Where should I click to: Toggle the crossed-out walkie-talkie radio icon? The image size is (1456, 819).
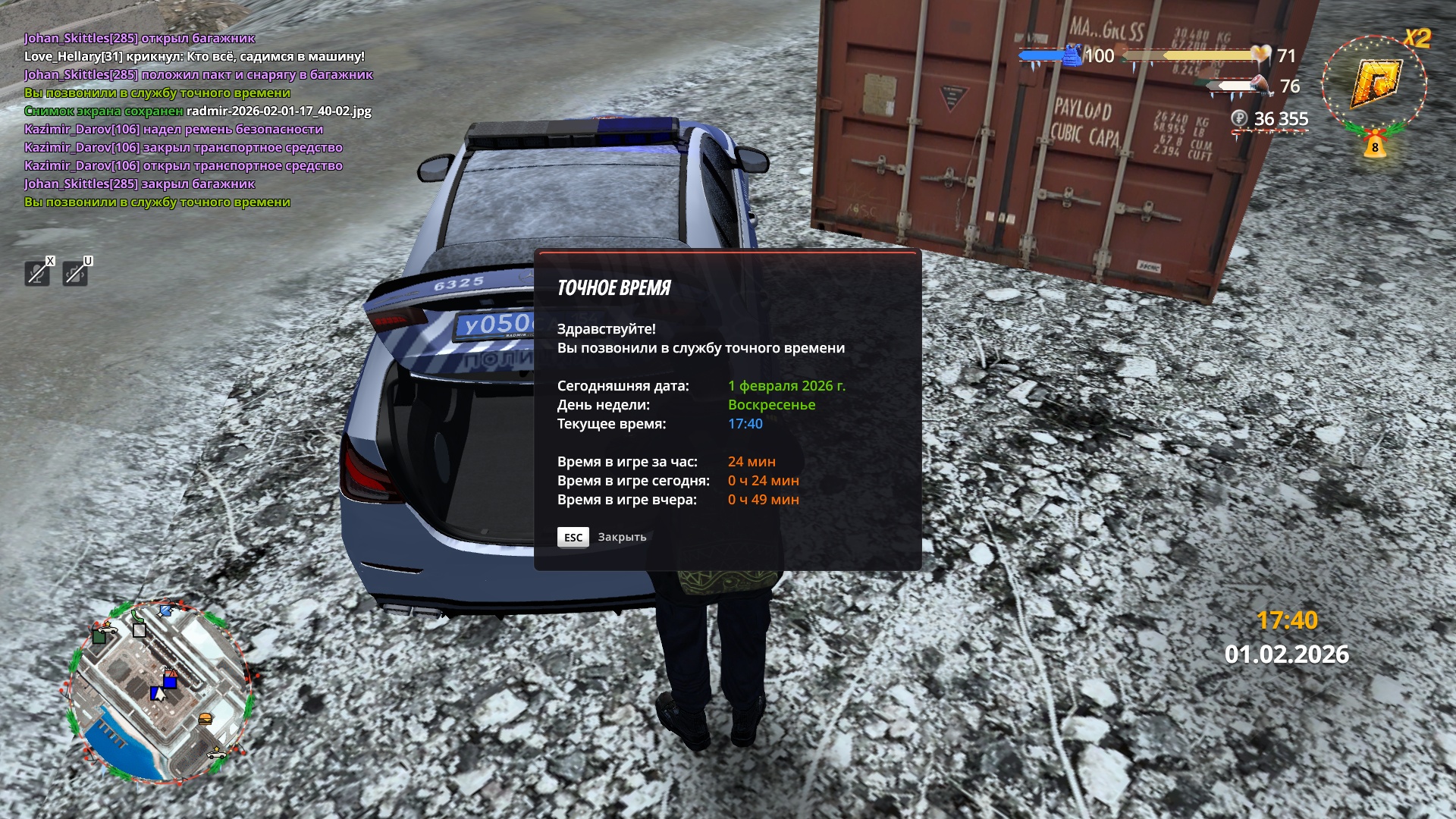pyautogui.click(x=75, y=272)
